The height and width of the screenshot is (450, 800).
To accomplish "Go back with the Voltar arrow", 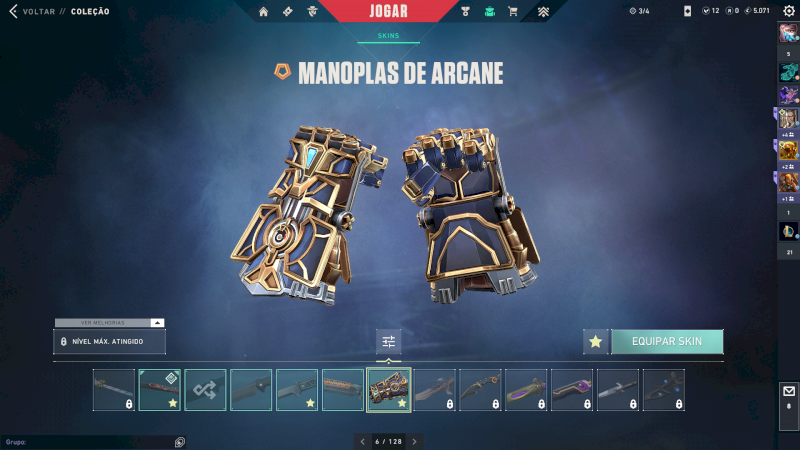I will pos(13,11).
